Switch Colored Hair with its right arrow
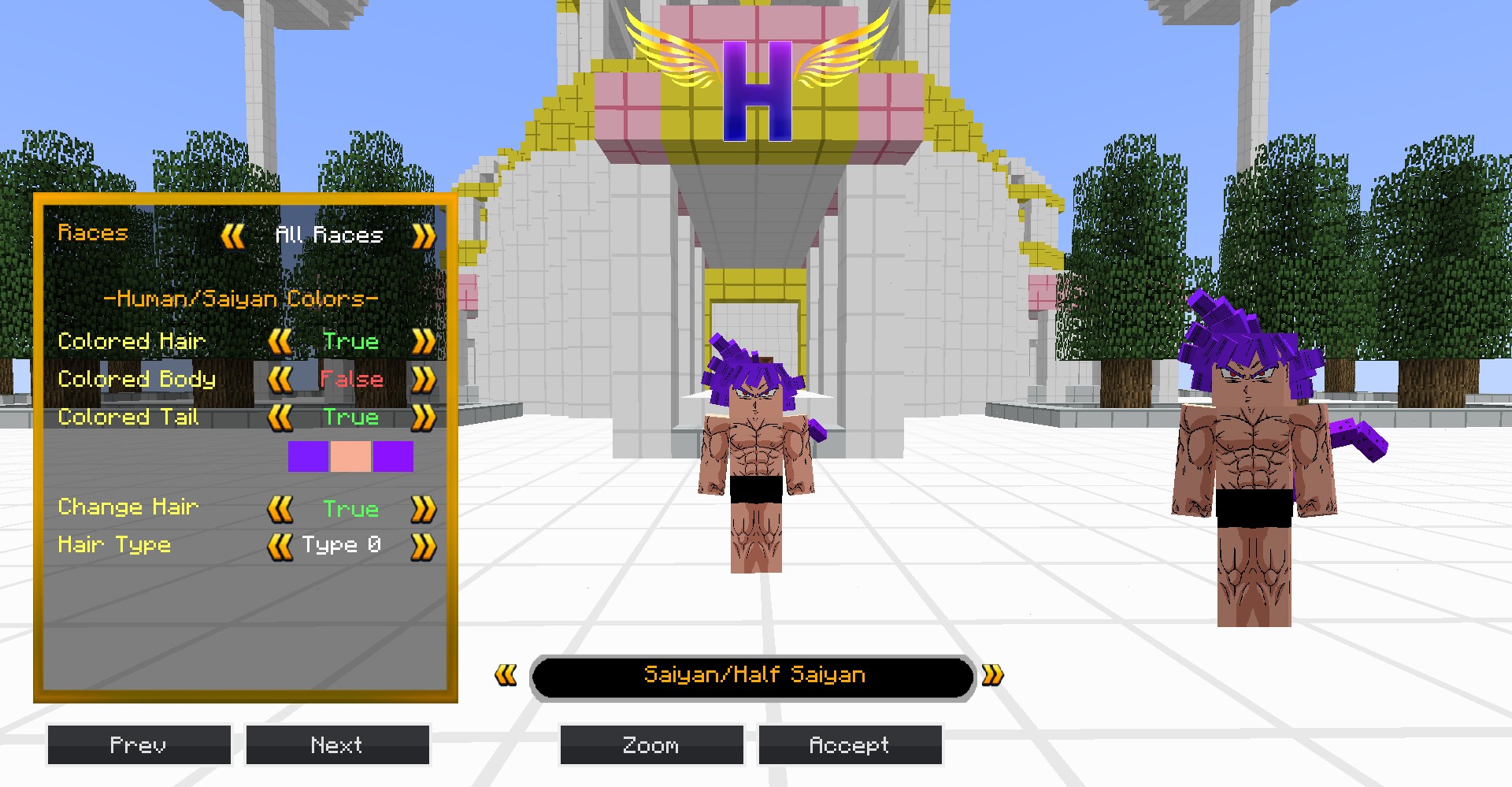Image resolution: width=1512 pixels, height=787 pixels. point(423,341)
